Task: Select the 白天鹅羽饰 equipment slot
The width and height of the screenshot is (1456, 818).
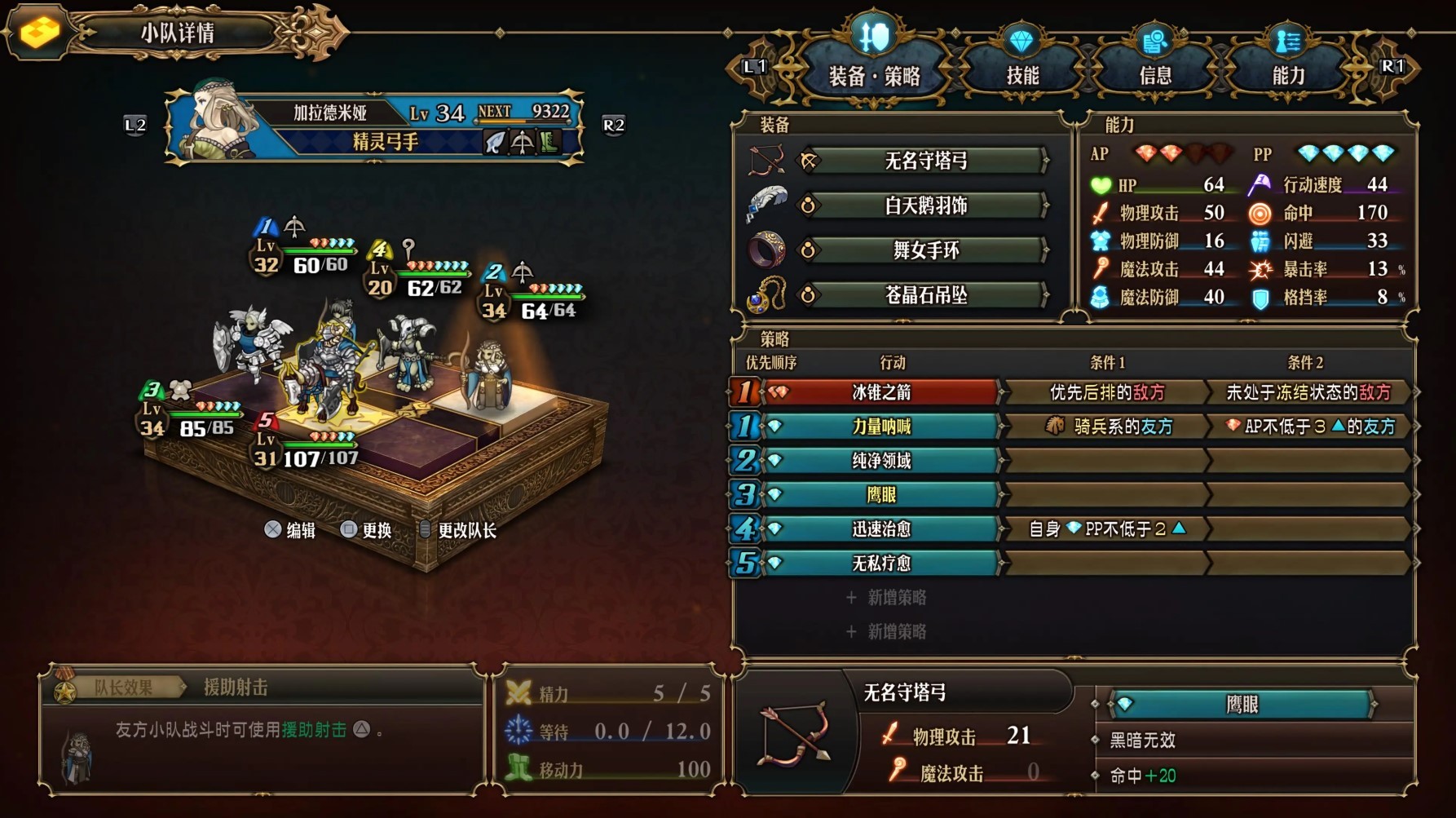Action: (924, 205)
